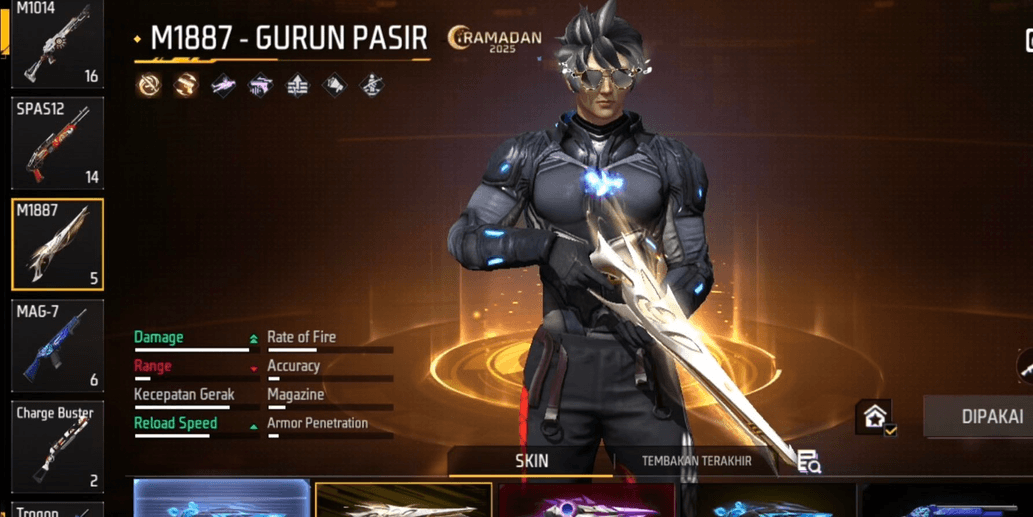Click the upward arrows attribute icon
Image resolution: width=1033 pixels, height=517 pixels.
(297, 86)
